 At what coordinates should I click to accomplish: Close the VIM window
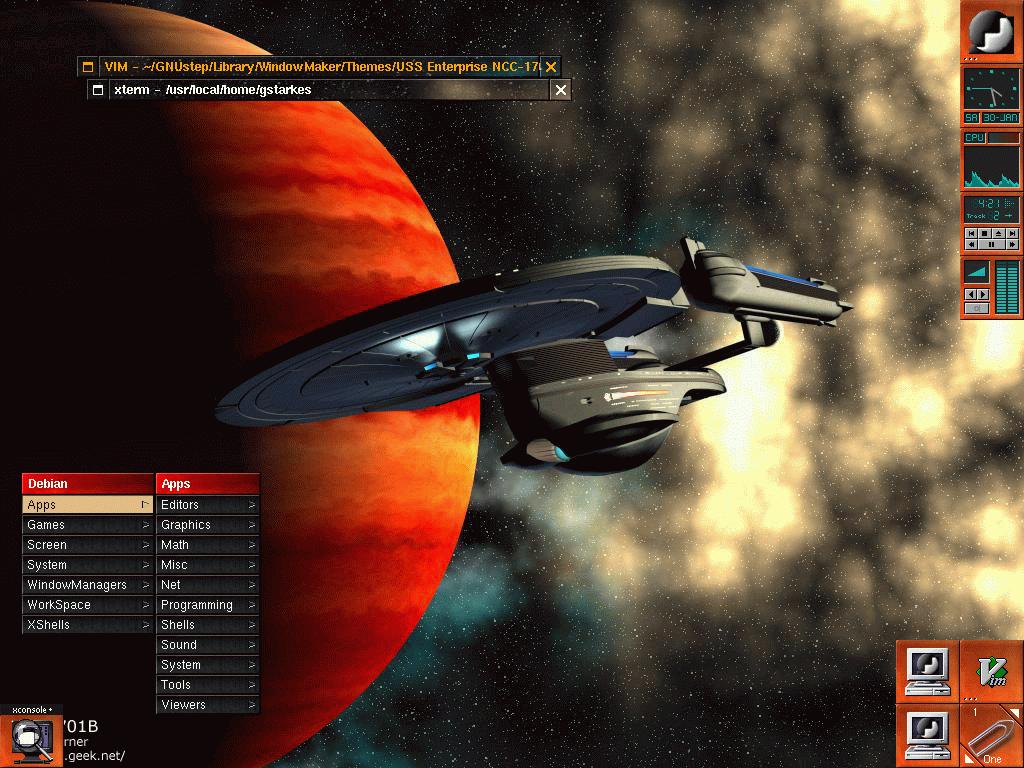point(550,67)
